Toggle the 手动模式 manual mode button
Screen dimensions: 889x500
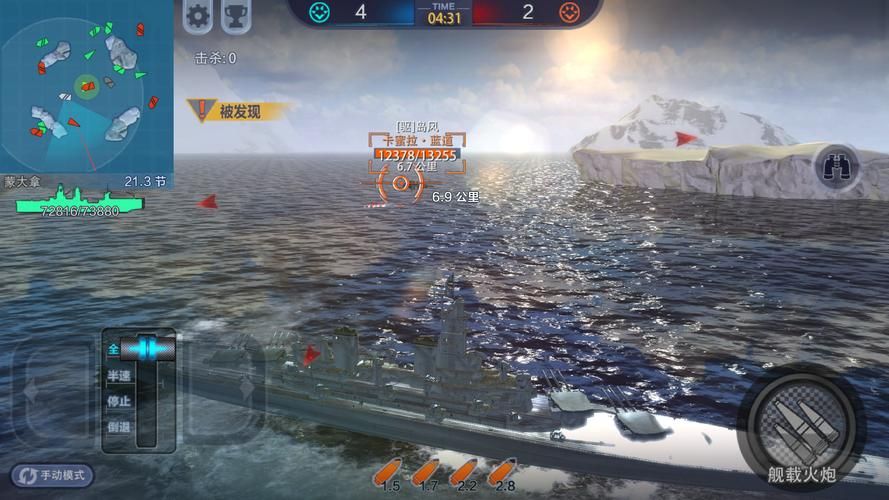coord(53,475)
